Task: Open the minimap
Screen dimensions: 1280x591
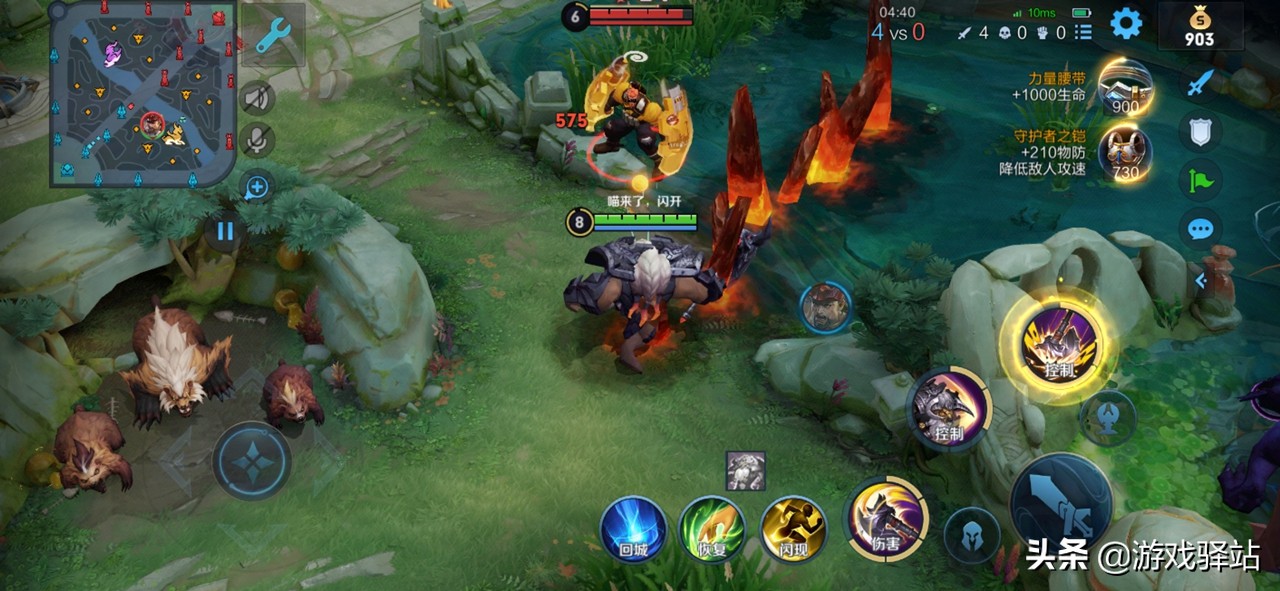Action: [143, 93]
